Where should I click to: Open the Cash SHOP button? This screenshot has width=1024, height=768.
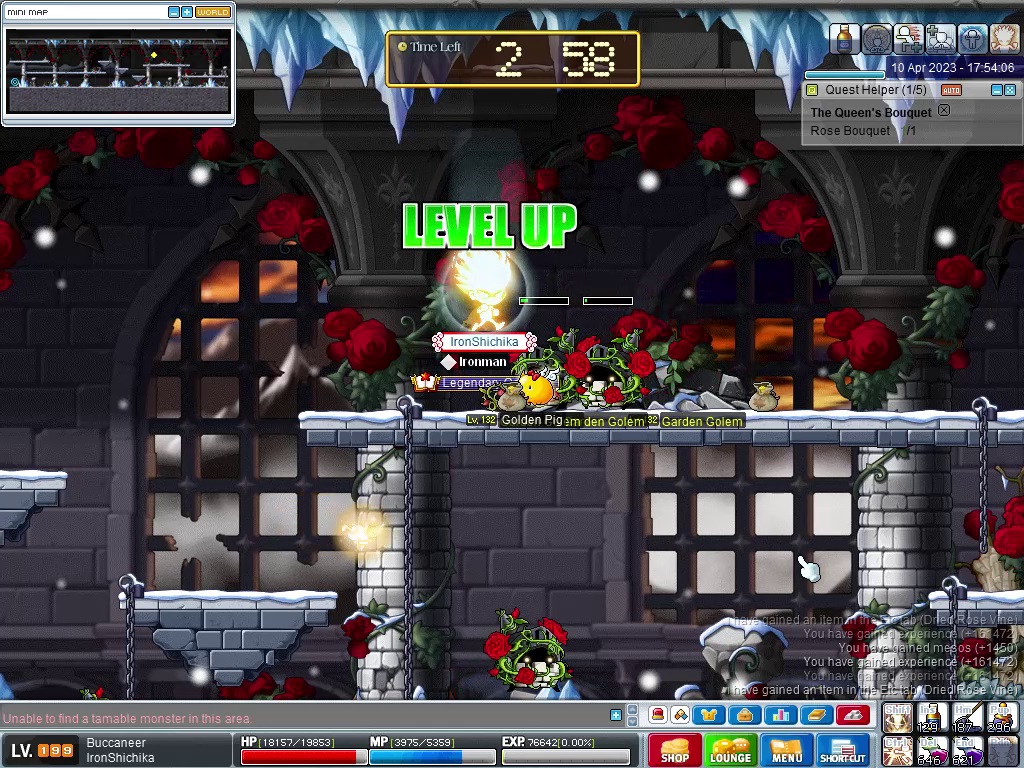pos(674,750)
